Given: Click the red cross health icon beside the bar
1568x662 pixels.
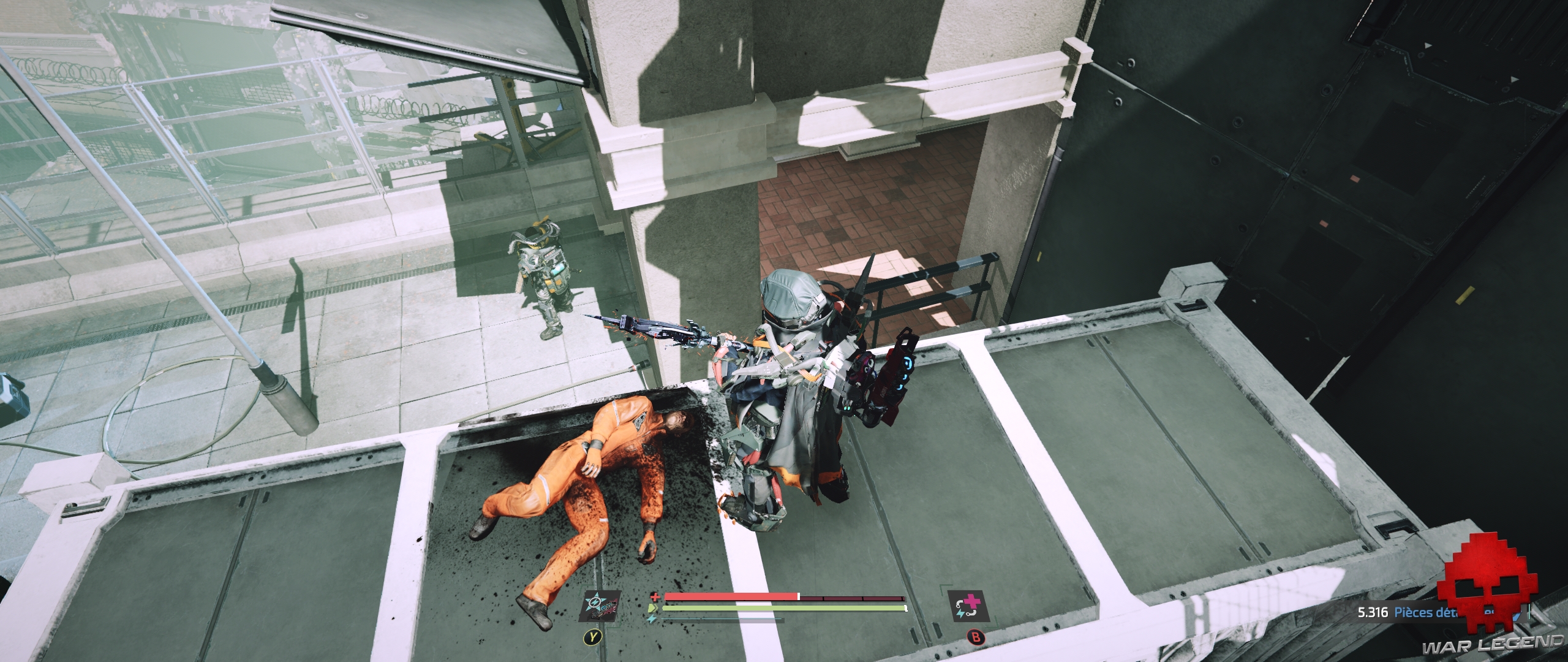Looking at the screenshot, I should point(655,597).
